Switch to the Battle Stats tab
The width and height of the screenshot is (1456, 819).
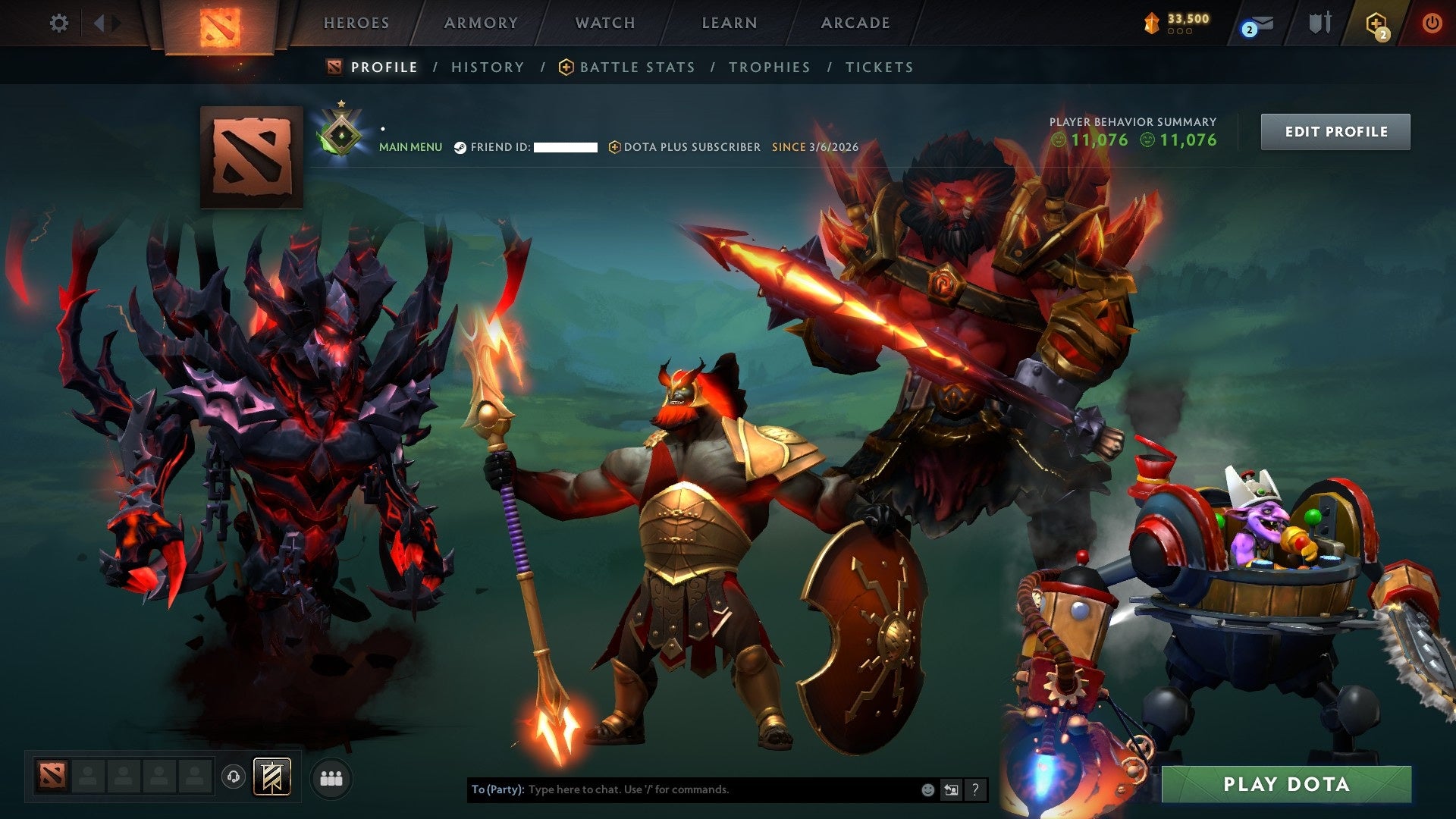[x=635, y=67]
